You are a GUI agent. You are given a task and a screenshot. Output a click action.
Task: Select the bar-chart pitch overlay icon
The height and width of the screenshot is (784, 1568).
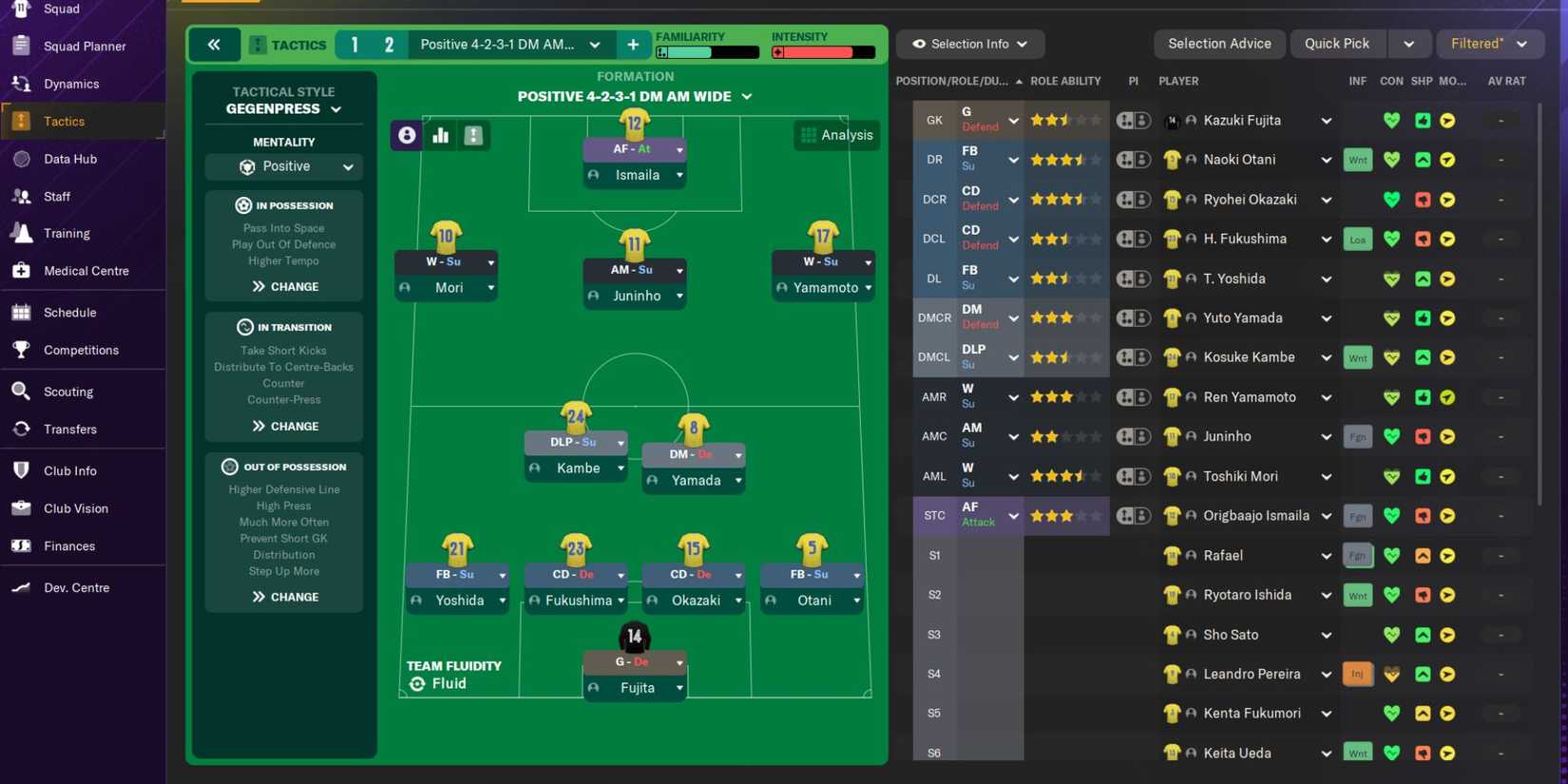pos(440,135)
